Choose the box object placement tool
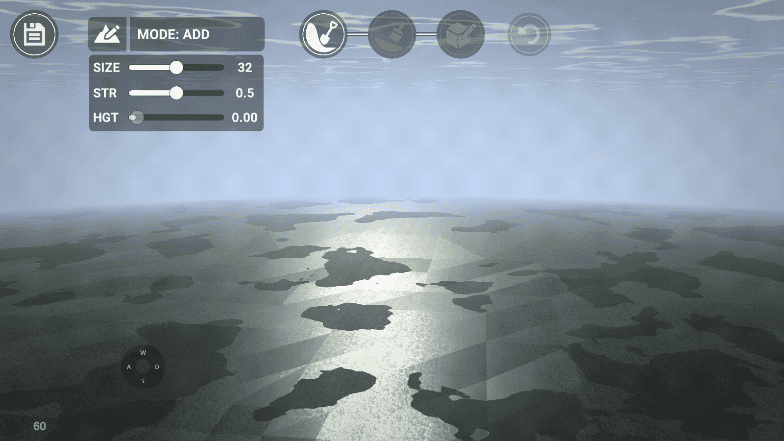 click(461, 35)
